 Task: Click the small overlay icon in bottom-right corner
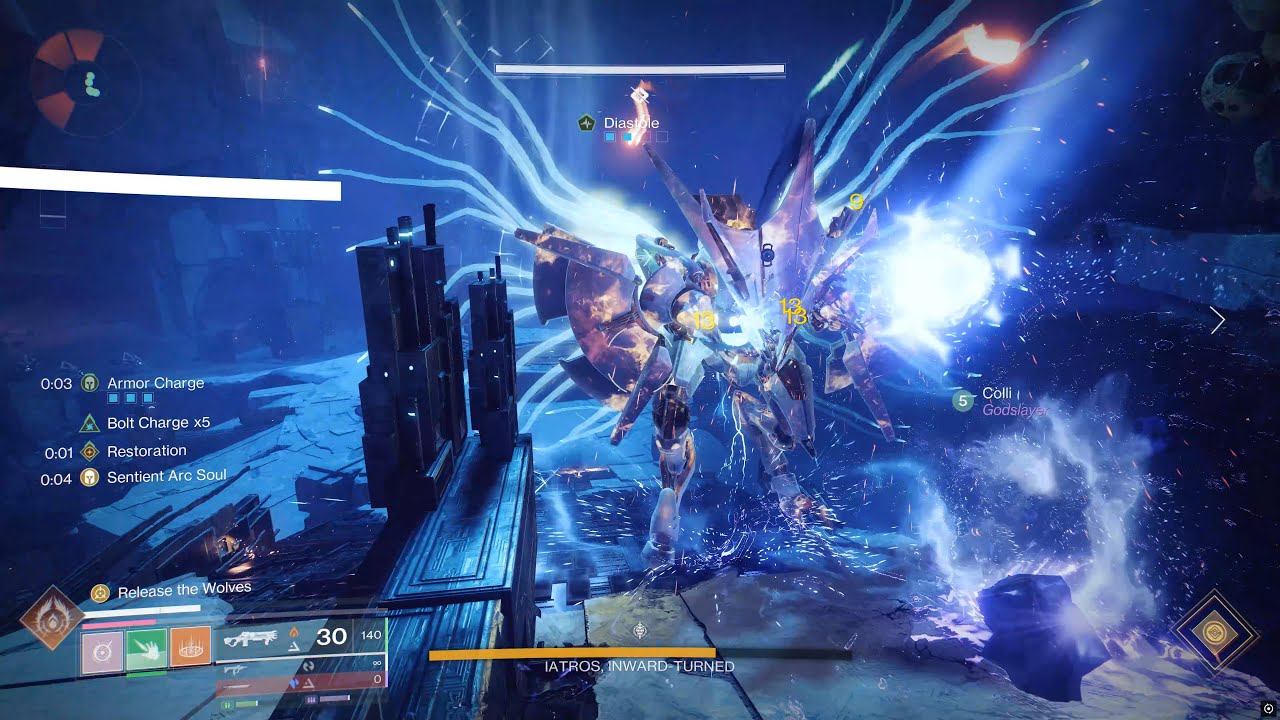coord(1269,709)
